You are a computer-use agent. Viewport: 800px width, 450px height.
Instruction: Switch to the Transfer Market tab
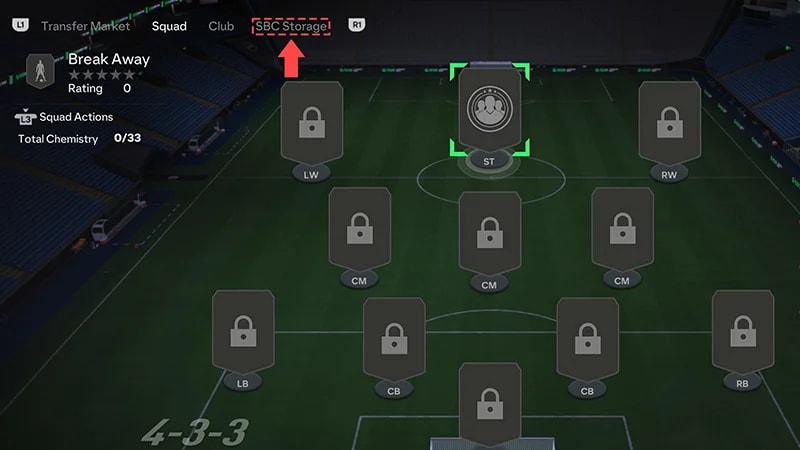click(86, 26)
